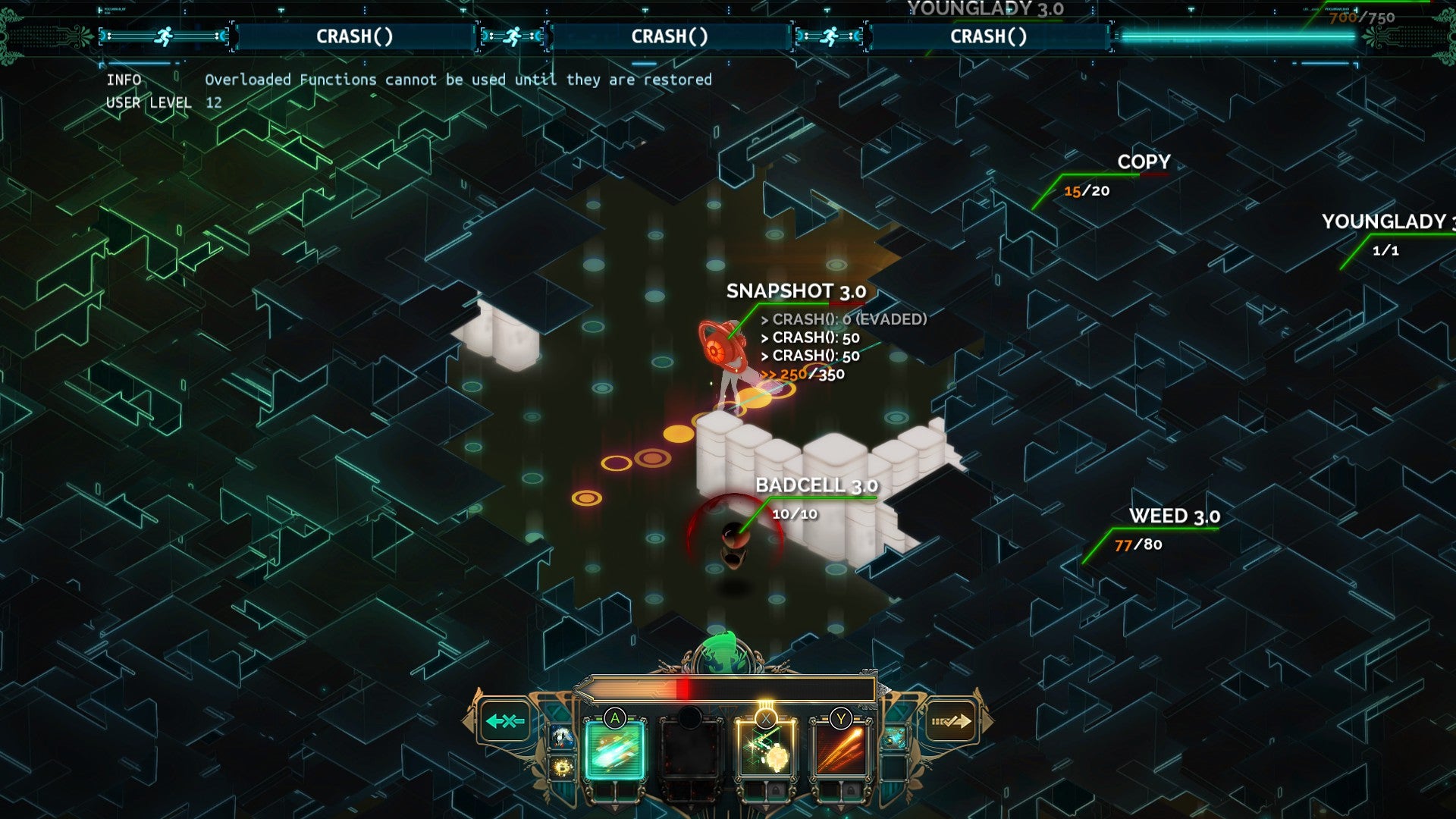Click the rightmost CRASH() block in the queue
Screen dimensions: 1456x819
988,36
